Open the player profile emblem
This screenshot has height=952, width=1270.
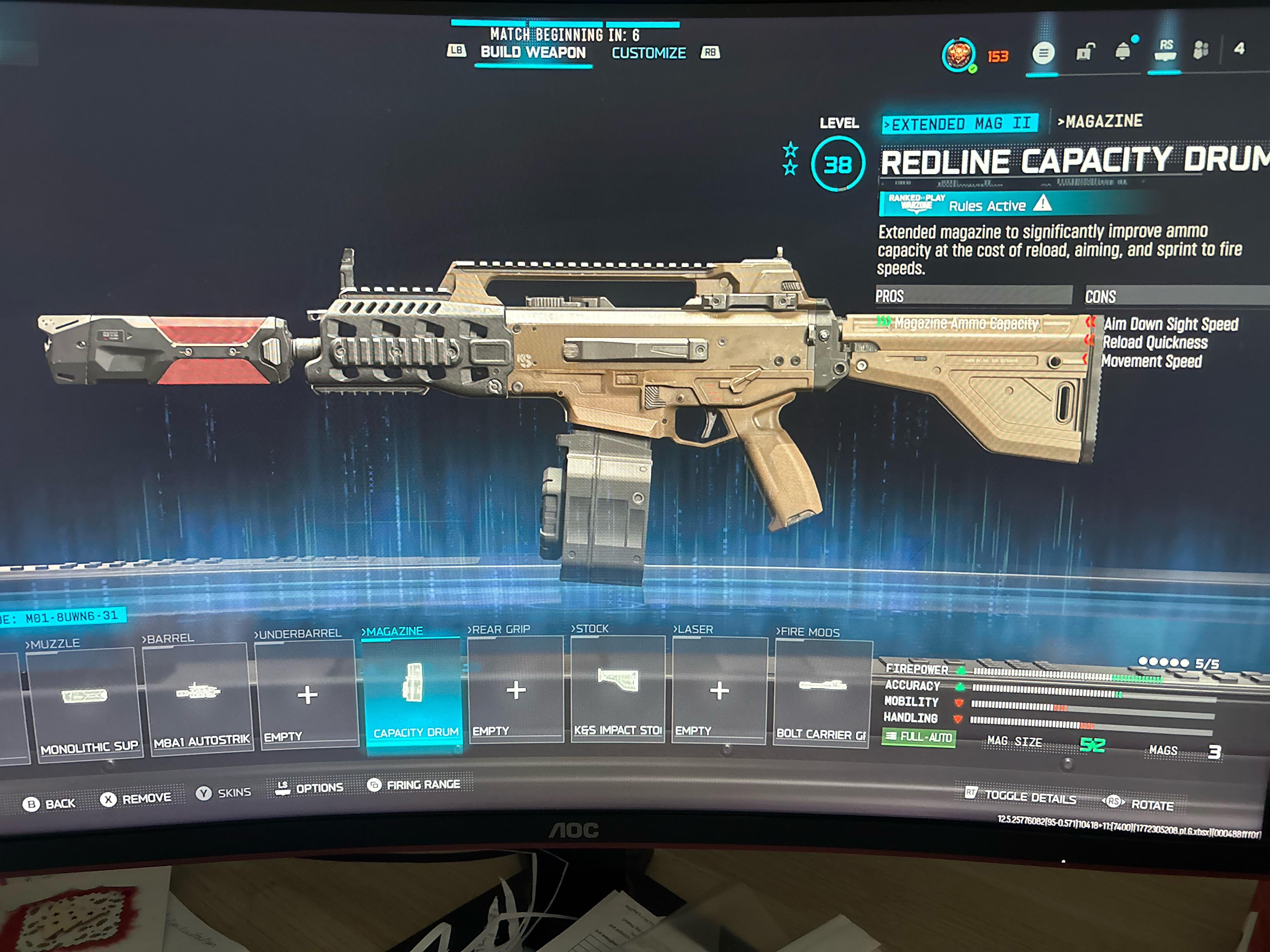(x=958, y=55)
